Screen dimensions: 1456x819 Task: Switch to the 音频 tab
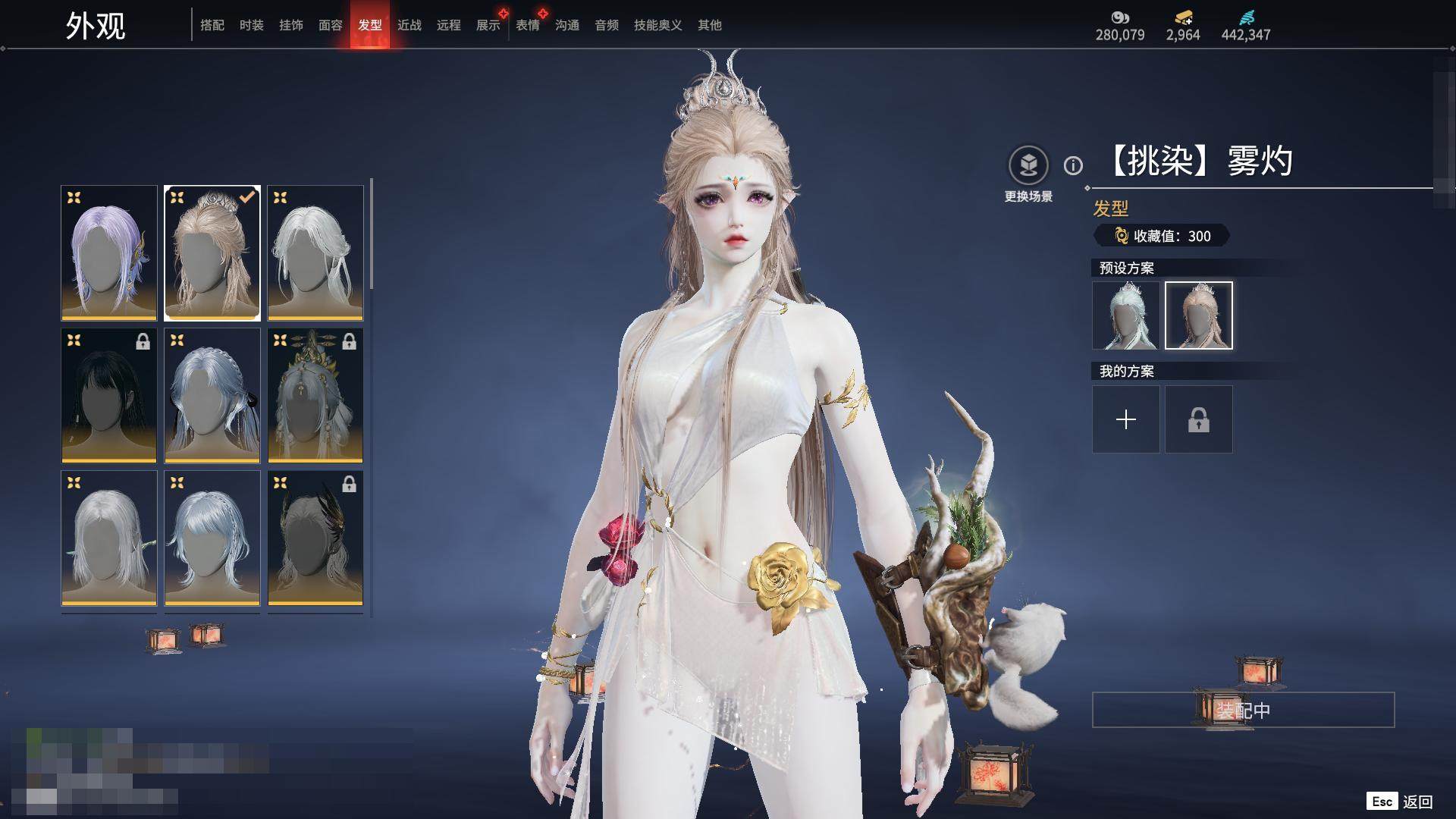point(607,25)
